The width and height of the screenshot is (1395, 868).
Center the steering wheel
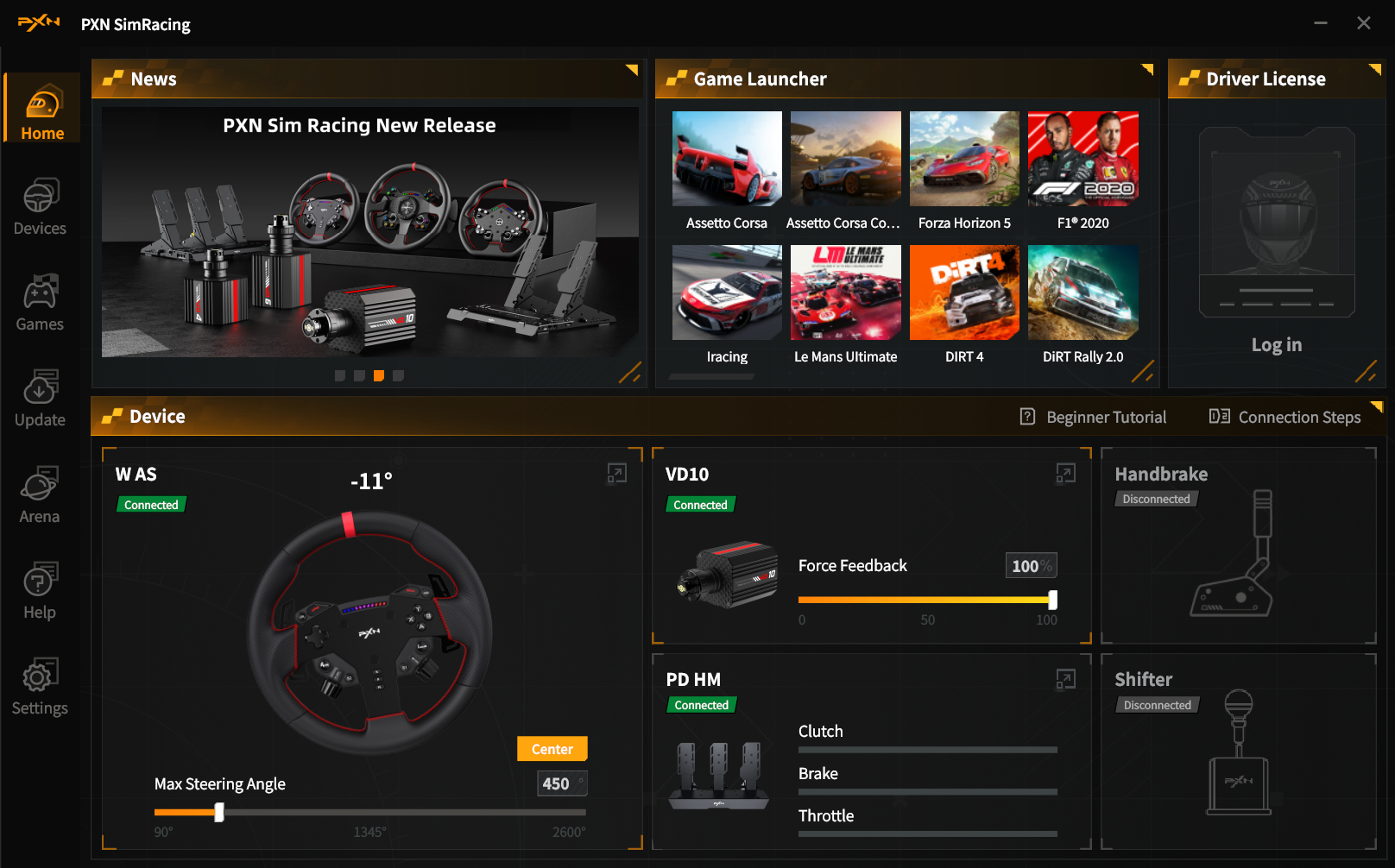tap(552, 749)
